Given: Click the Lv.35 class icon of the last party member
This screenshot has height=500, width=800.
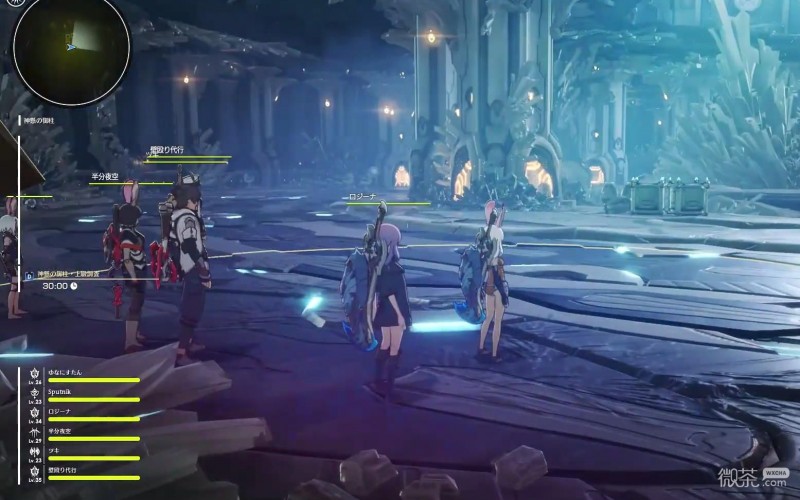Looking at the screenshot, I should [x=35, y=471].
